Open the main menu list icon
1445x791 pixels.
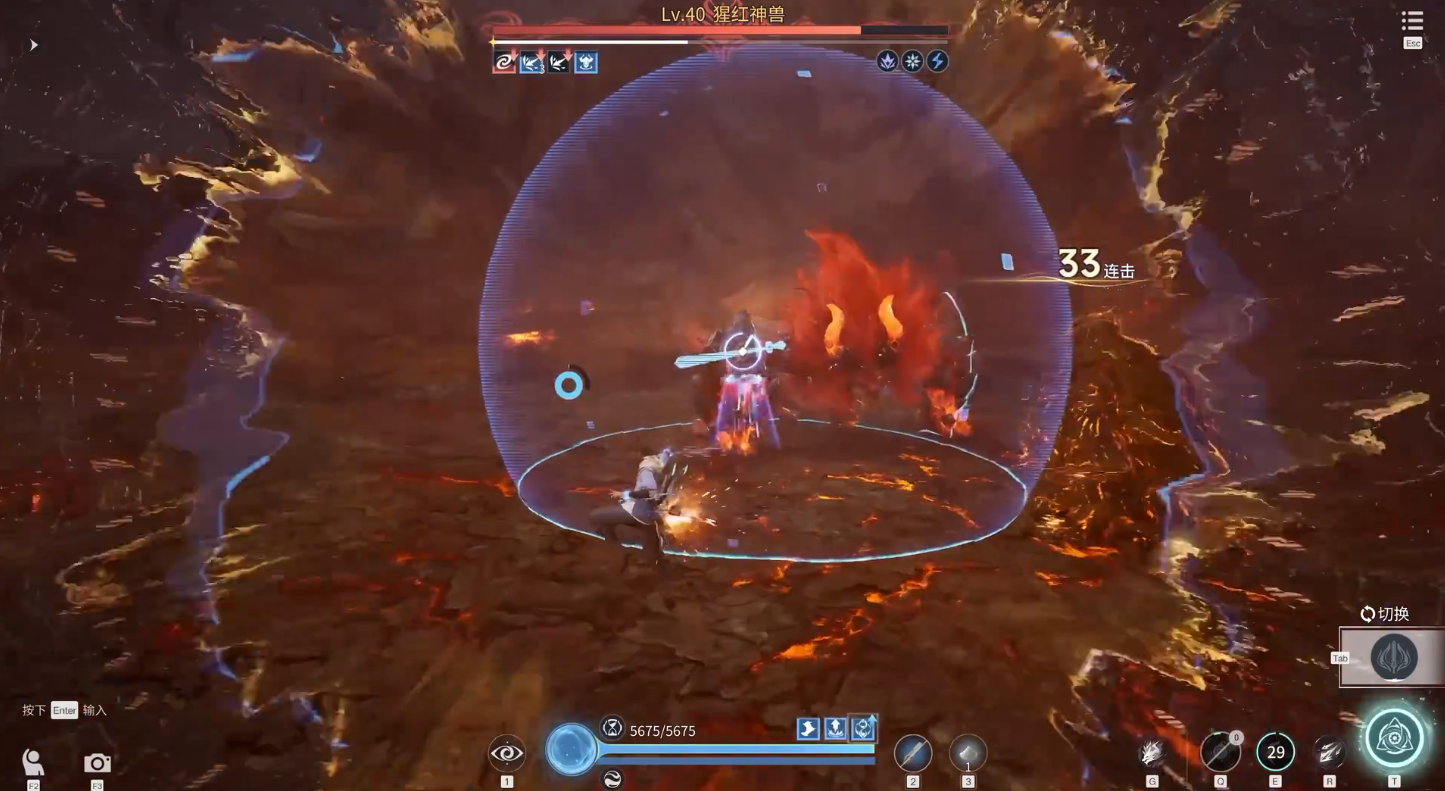(1412, 21)
